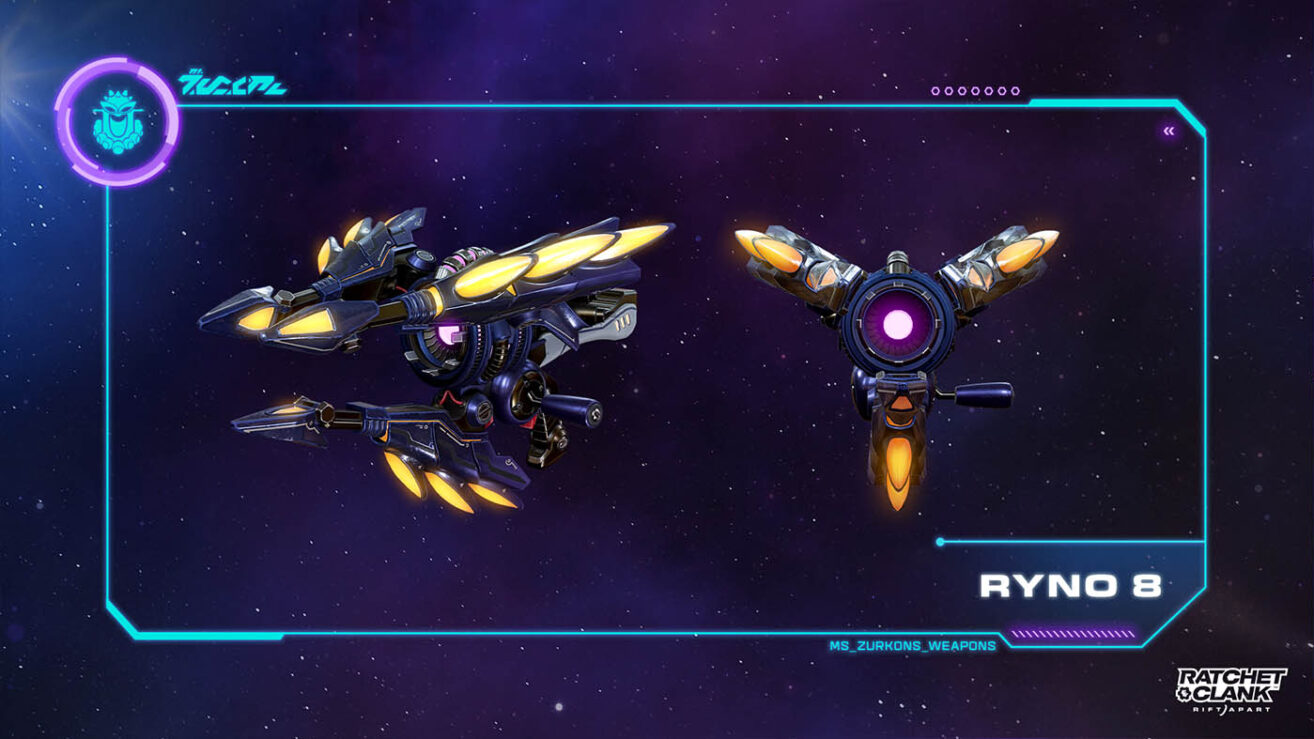
Task: Toggle the first dot in the pagination row
Action: [934, 90]
